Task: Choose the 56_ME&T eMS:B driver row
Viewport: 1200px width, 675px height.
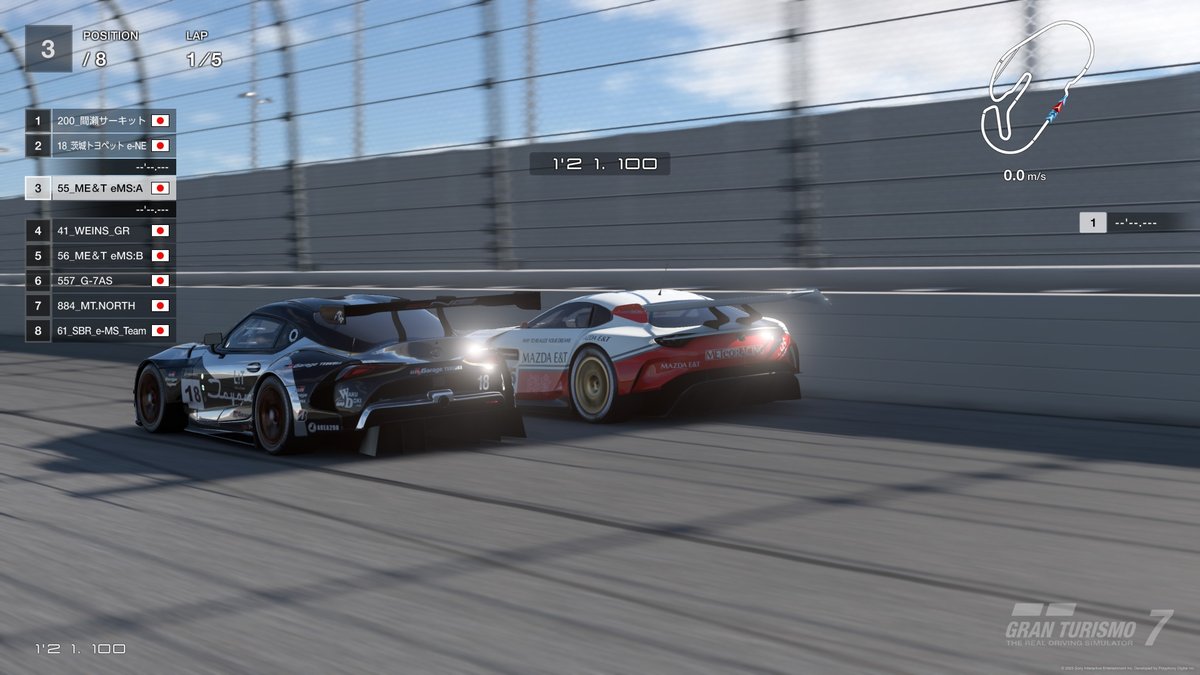Action: coord(100,256)
